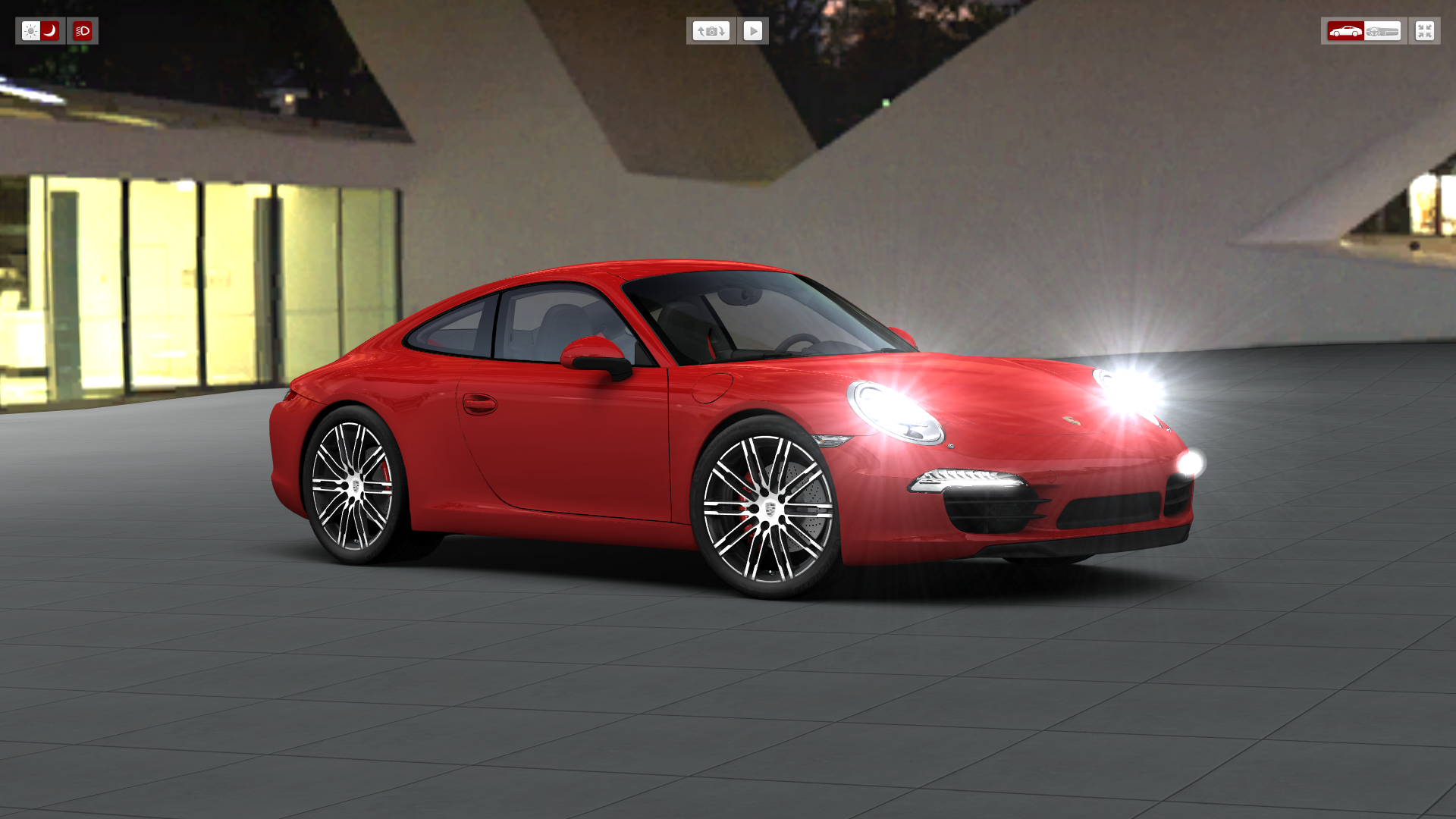Select the night moon mode
This screenshot has width=1456, height=819.
[x=50, y=31]
